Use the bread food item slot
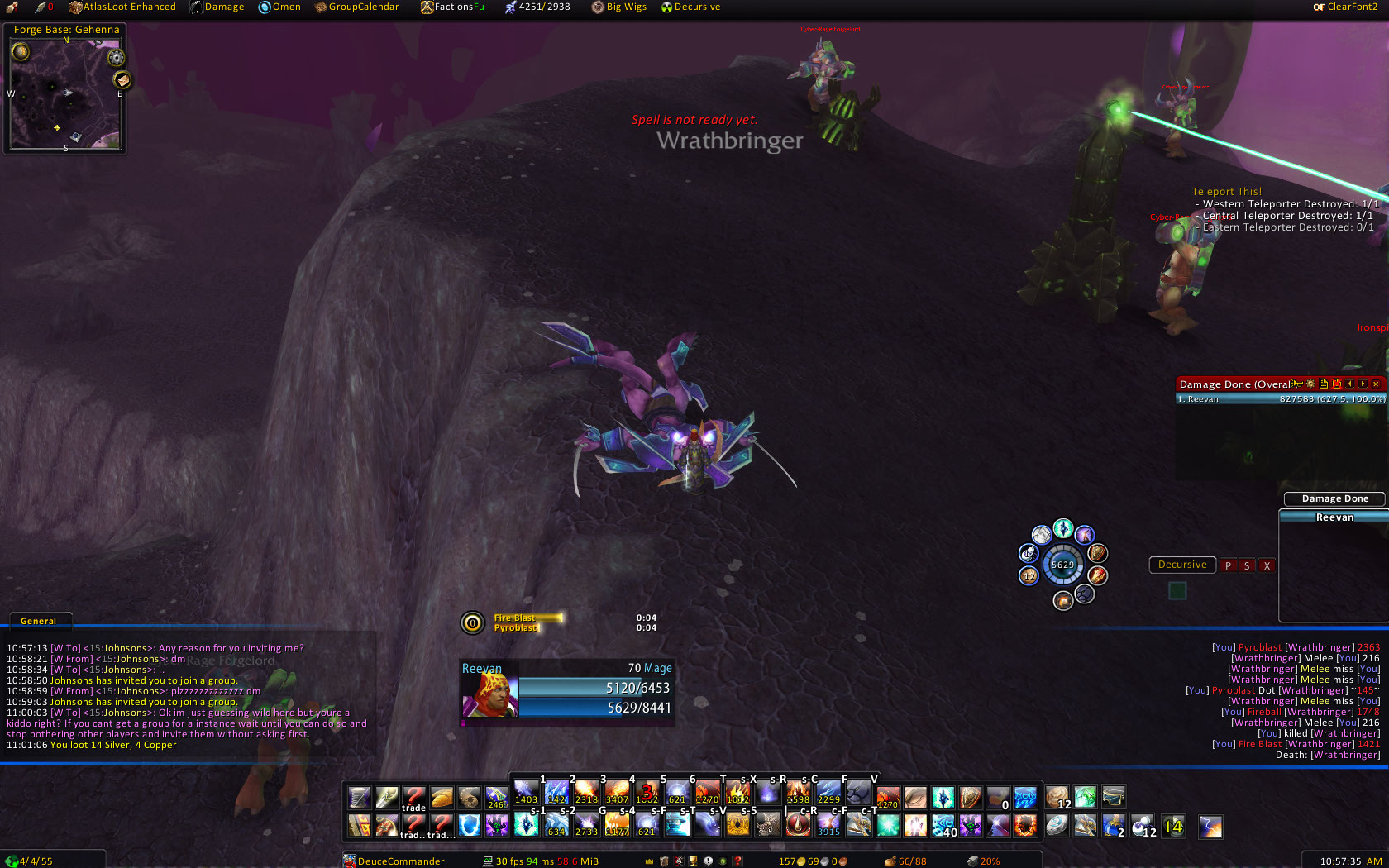 (442, 797)
